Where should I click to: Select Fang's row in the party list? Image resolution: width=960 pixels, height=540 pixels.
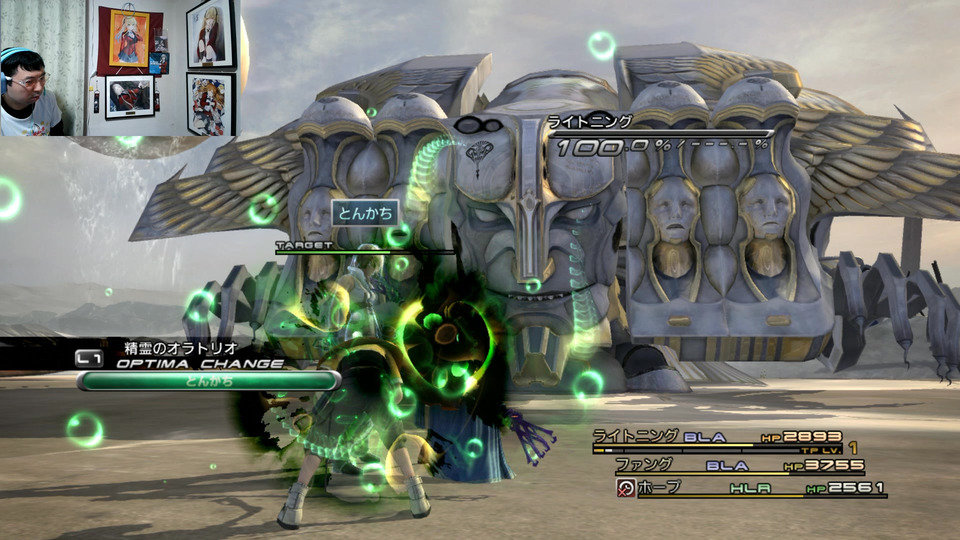coord(738,466)
